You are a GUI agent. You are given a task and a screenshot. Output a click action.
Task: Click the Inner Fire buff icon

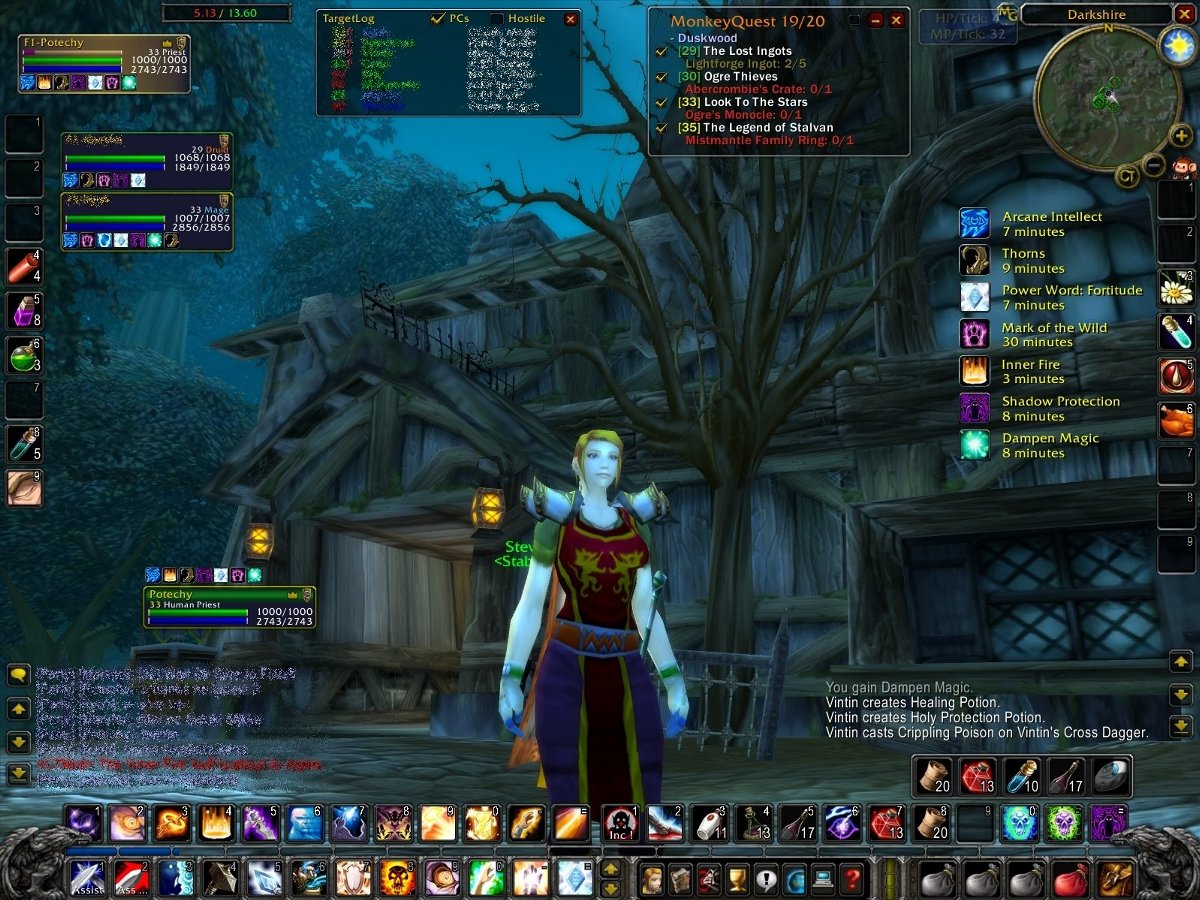click(974, 371)
